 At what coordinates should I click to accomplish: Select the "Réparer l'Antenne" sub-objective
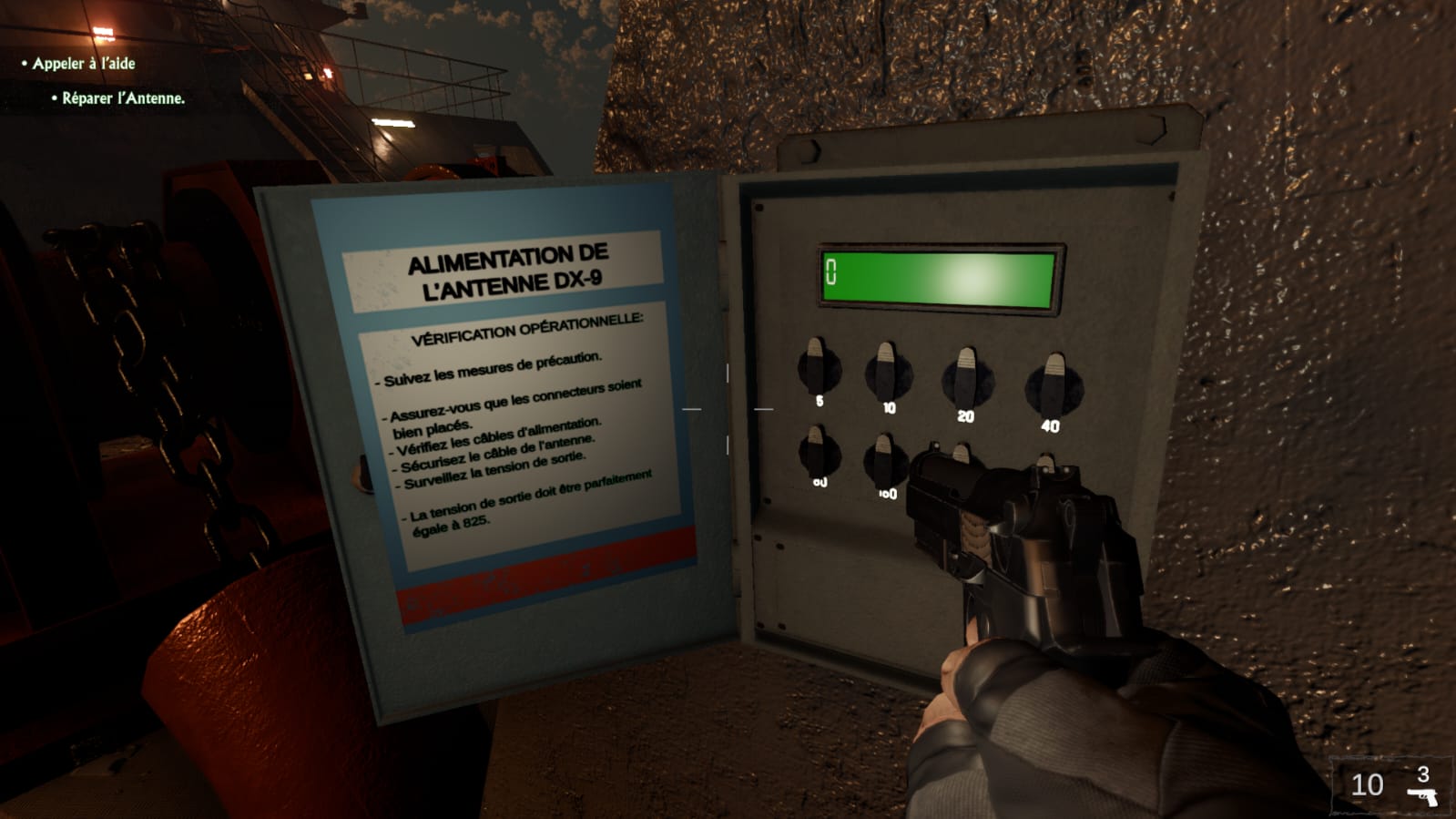(x=123, y=97)
